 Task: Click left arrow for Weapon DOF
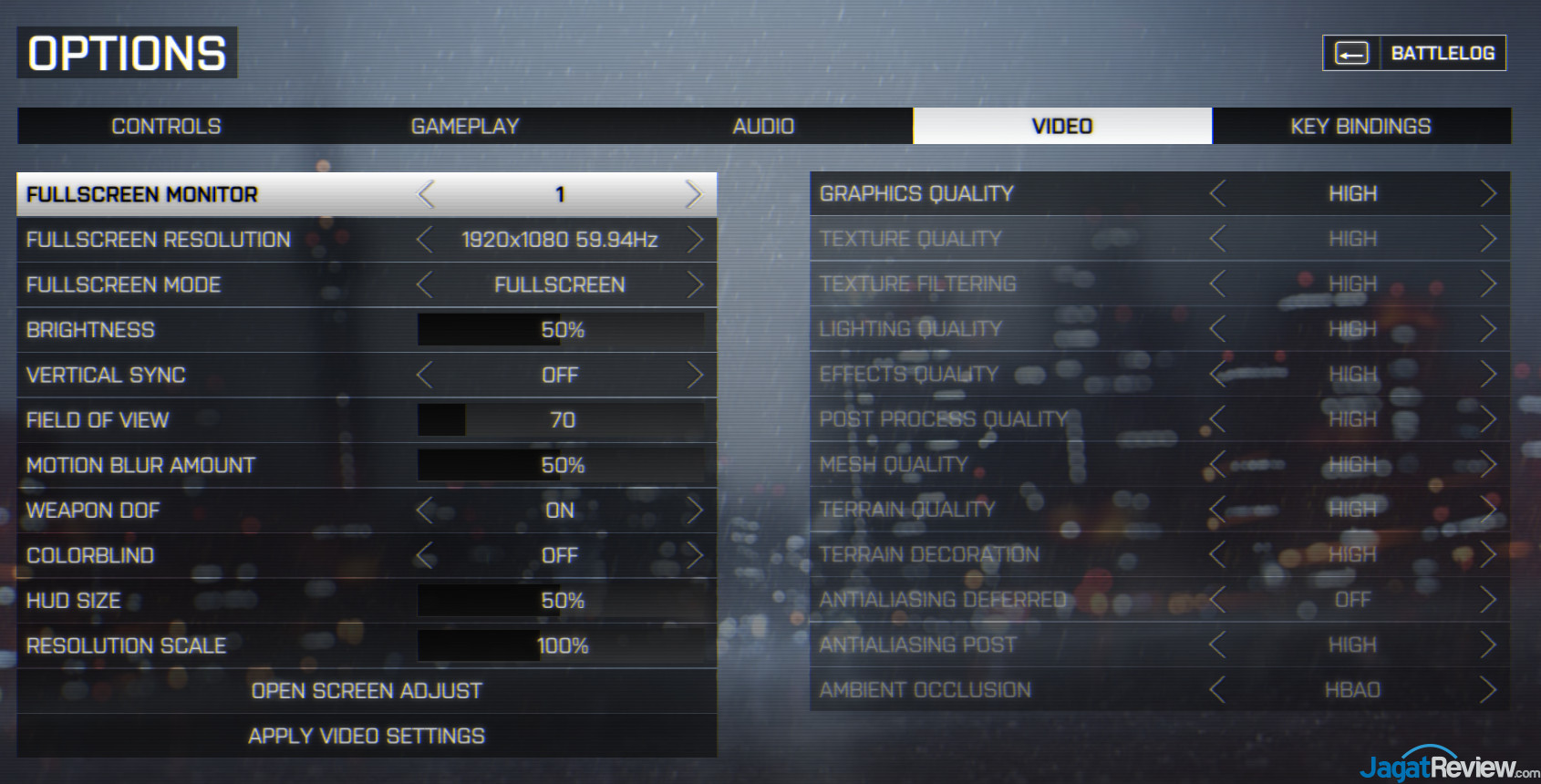point(425,511)
